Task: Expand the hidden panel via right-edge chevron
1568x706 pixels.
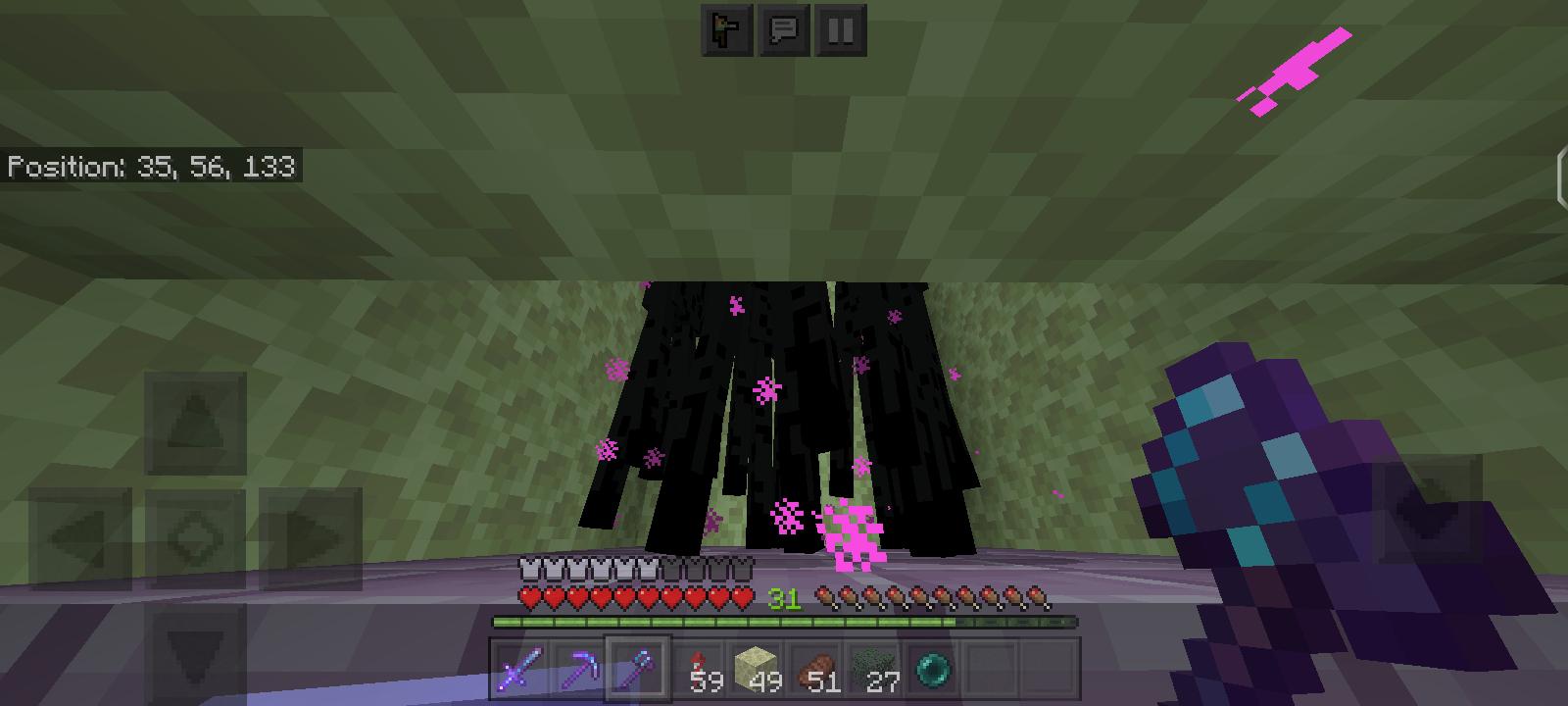Action: click(x=1560, y=176)
